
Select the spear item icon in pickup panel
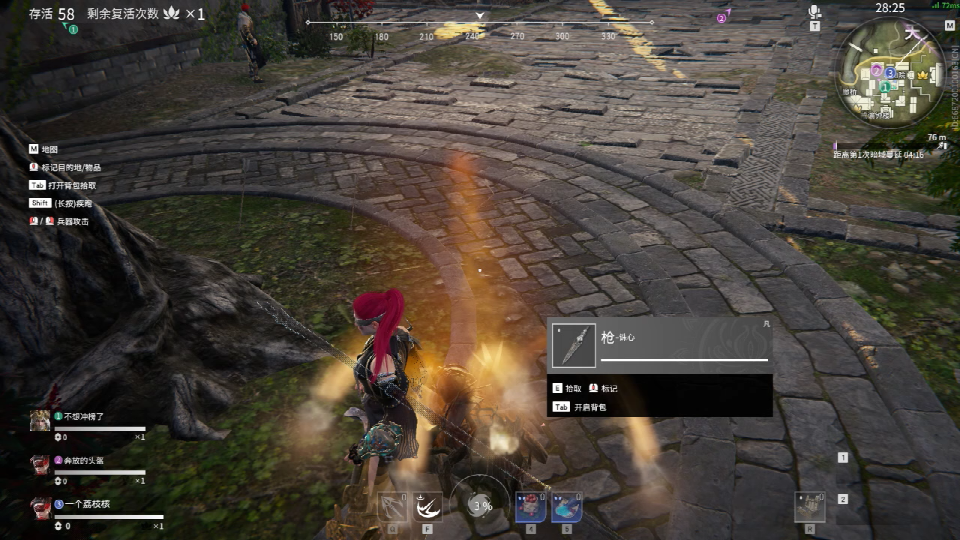click(x=574, y=345)
